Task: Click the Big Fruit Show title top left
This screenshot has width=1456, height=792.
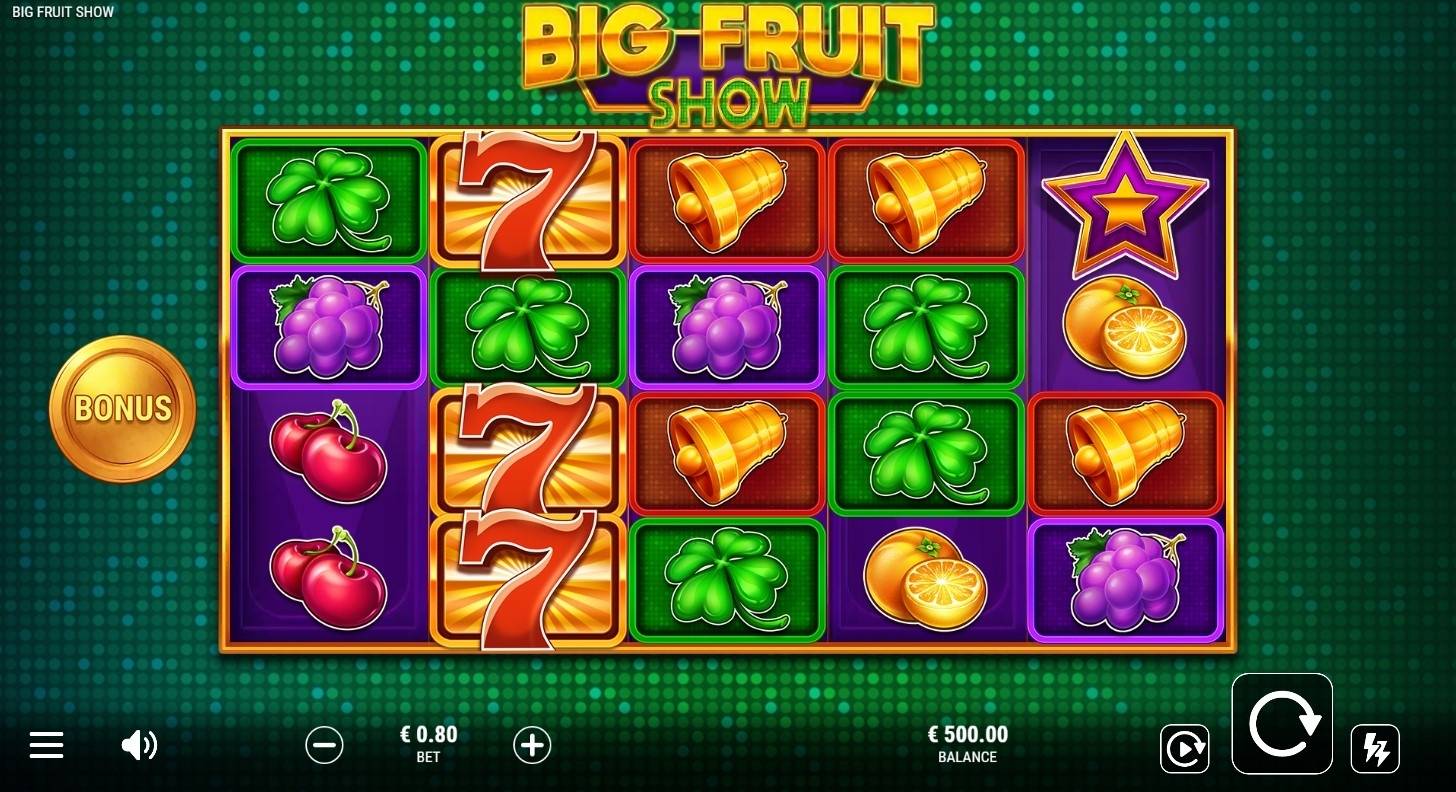Action: point(60,11)
